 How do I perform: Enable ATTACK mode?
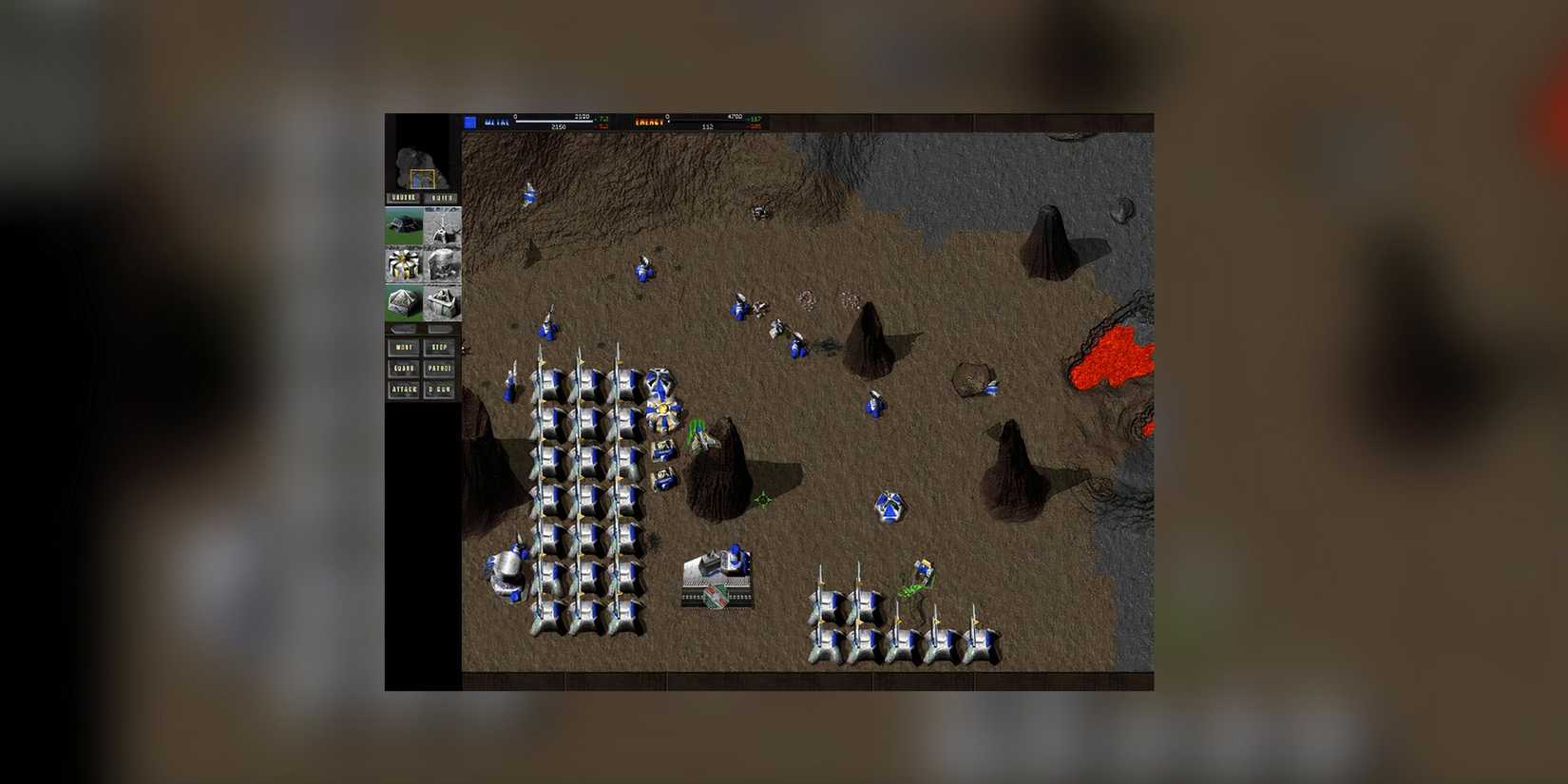pos(403,391)
